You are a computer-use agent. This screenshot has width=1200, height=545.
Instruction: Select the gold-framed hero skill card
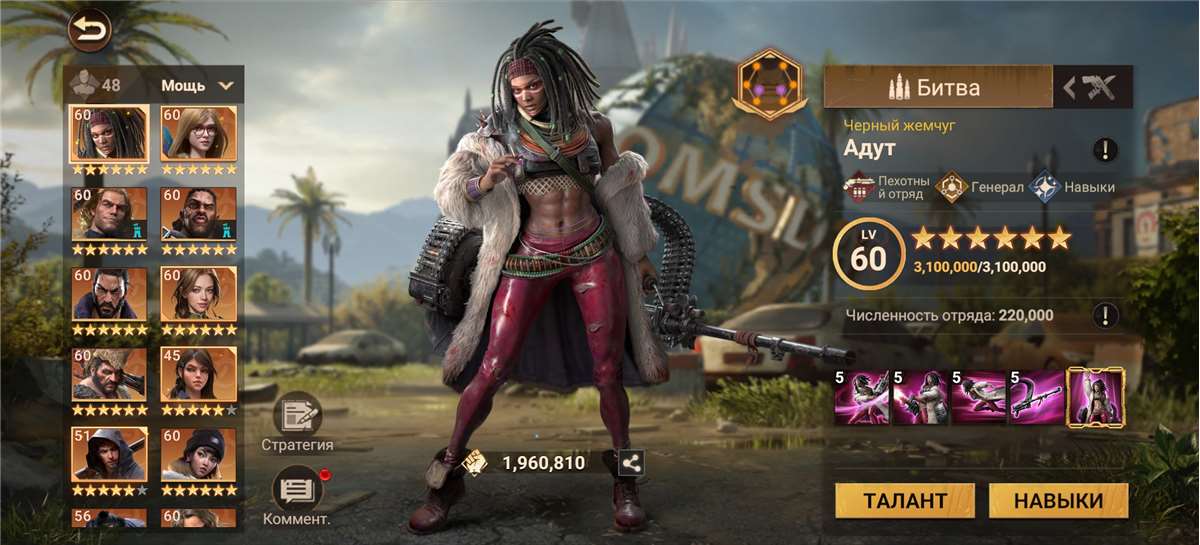coord(1096,397)
